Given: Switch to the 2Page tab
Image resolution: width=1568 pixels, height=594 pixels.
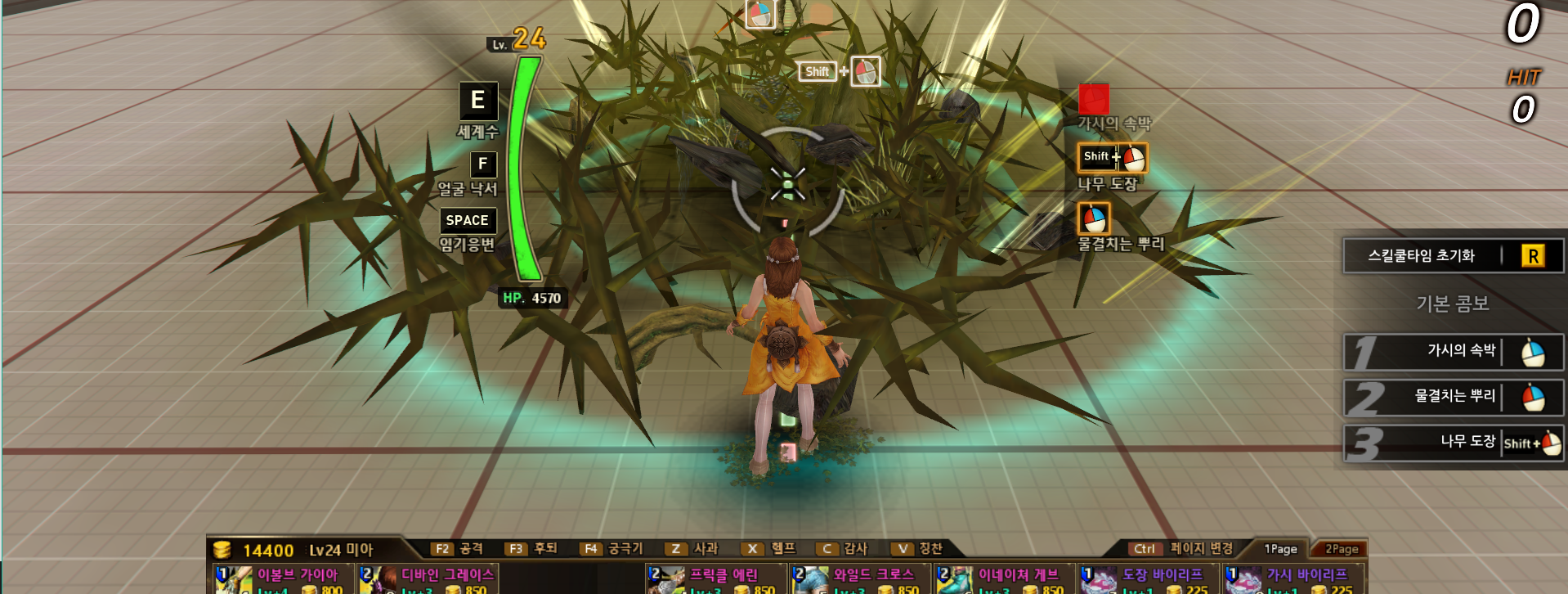Looking at the screenshot, I should click(x=1341, y=549).
